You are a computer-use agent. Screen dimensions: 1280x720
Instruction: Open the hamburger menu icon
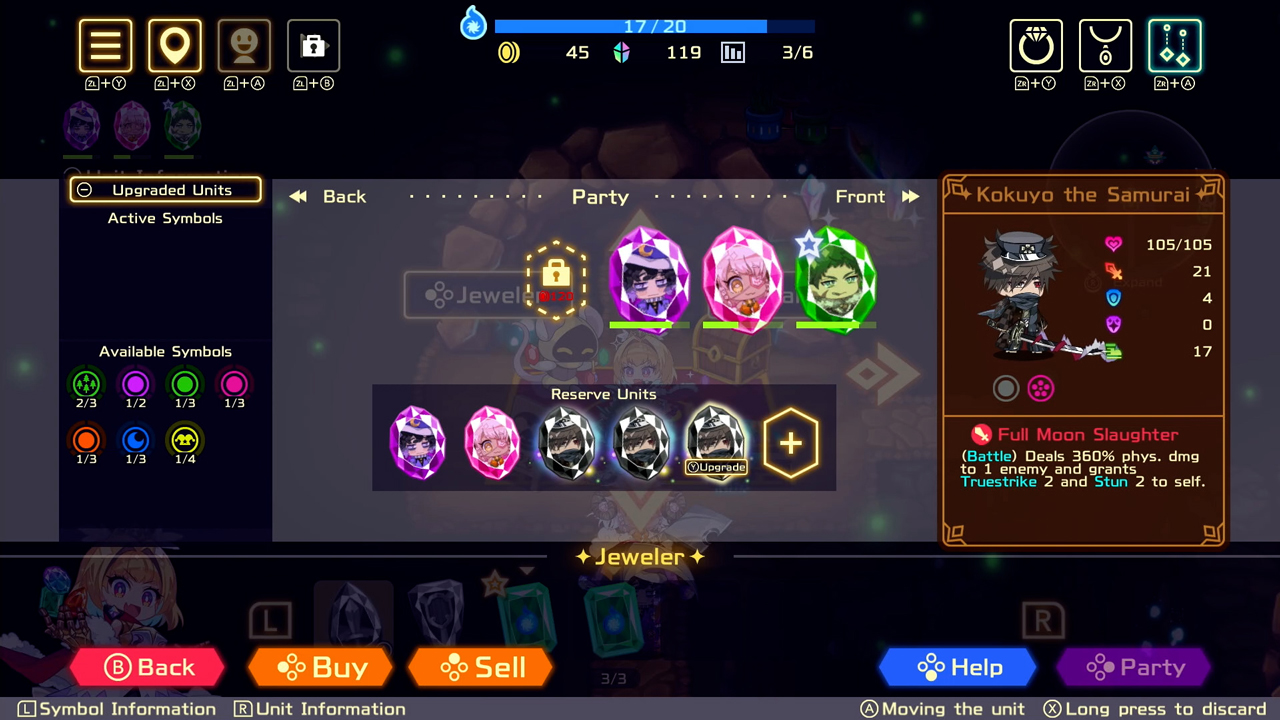pyautogui.click(x=105, y=45)
